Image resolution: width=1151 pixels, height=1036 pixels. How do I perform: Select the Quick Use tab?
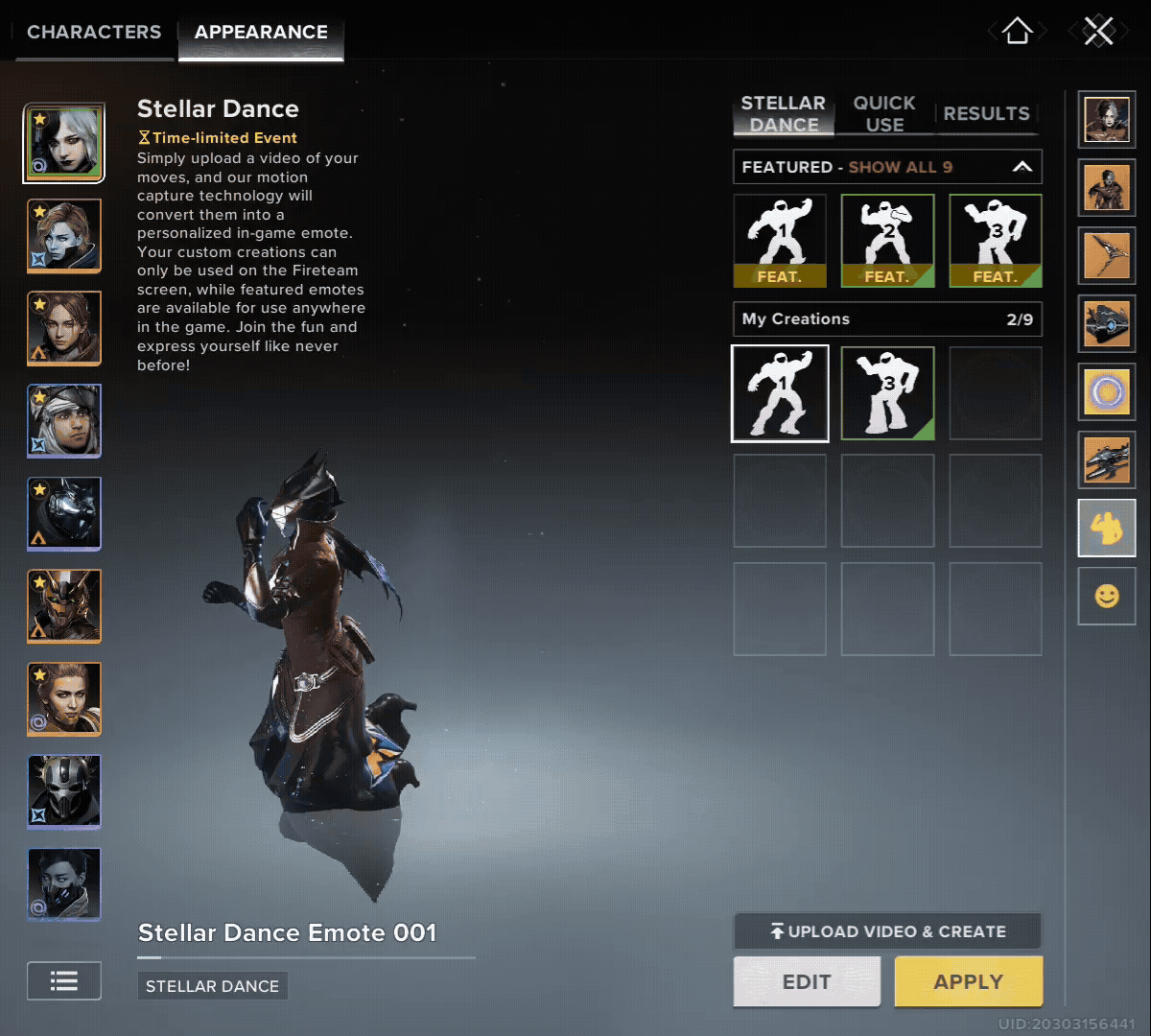883,114
